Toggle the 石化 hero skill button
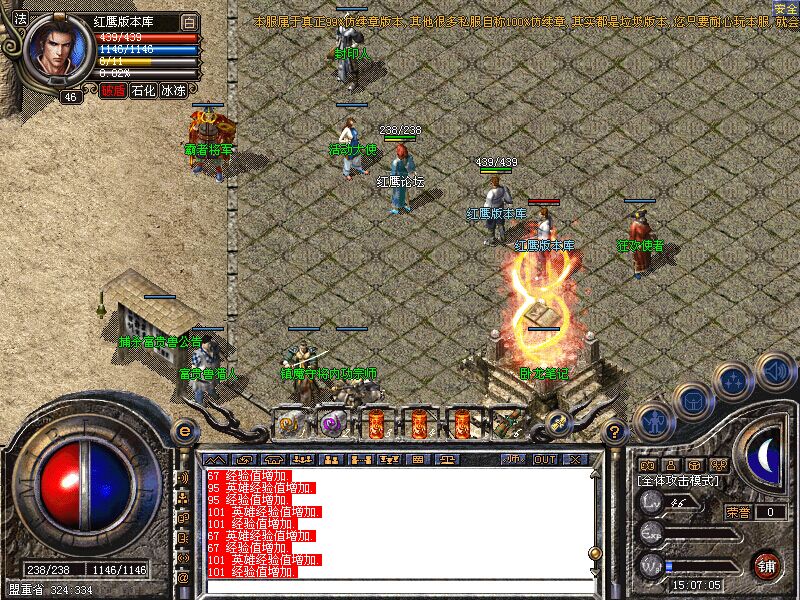Screen dimensions: 800x600 [143, 90]
